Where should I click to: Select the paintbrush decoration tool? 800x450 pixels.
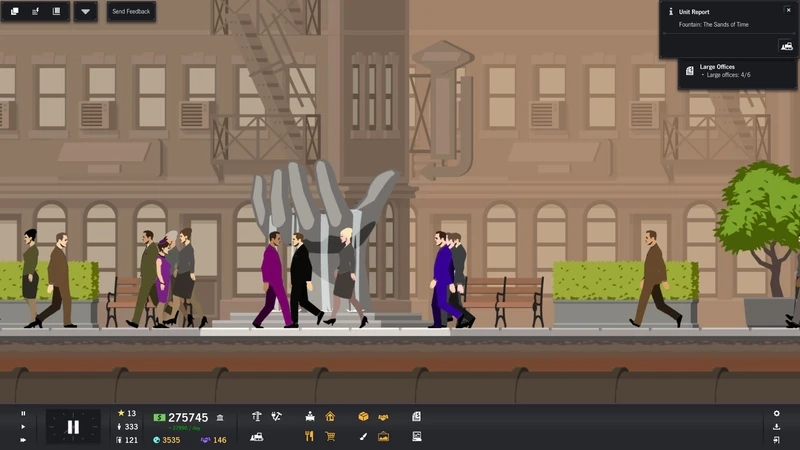click(363, 437)
